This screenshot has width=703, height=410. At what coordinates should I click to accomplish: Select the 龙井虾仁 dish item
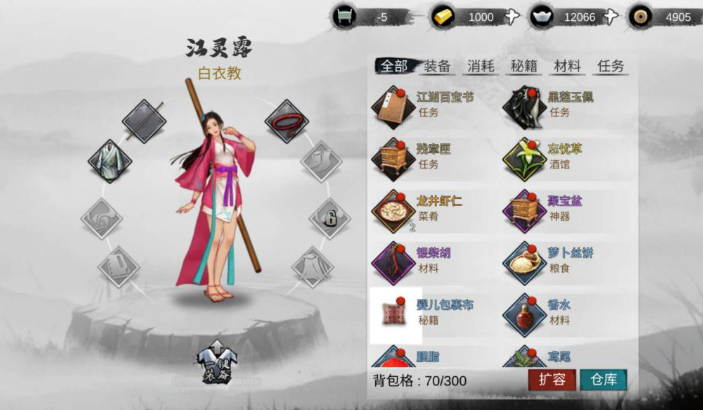(x=395, y=209)
